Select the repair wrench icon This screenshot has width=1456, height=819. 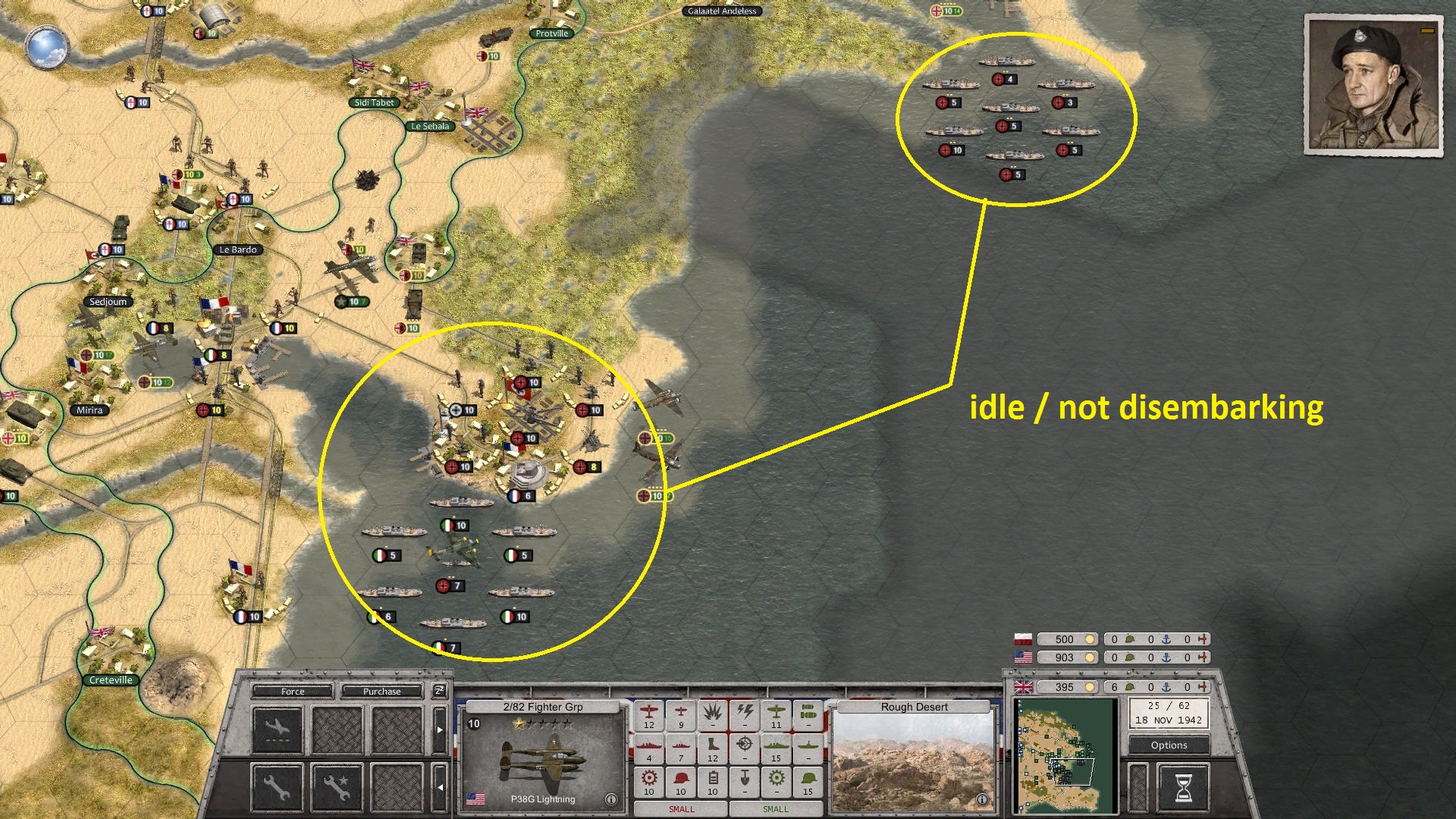(277, 789)
